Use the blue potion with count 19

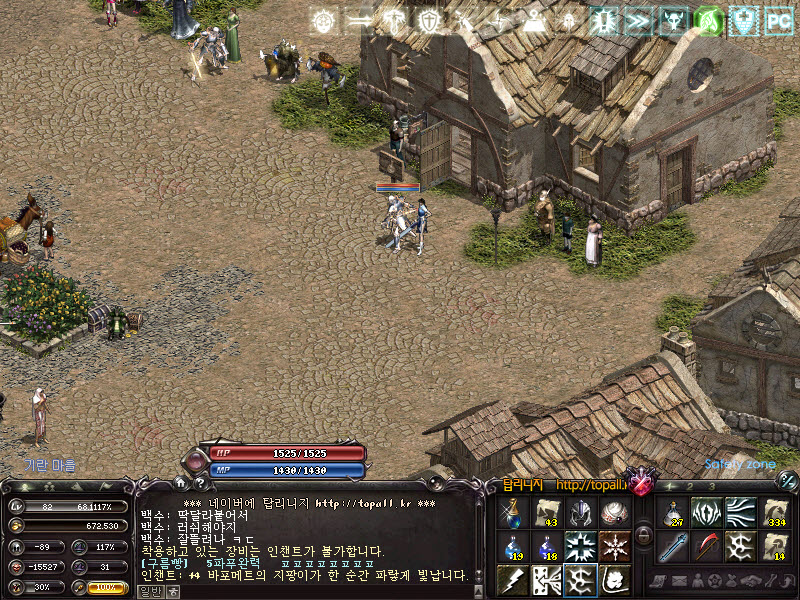click(511, 546)
